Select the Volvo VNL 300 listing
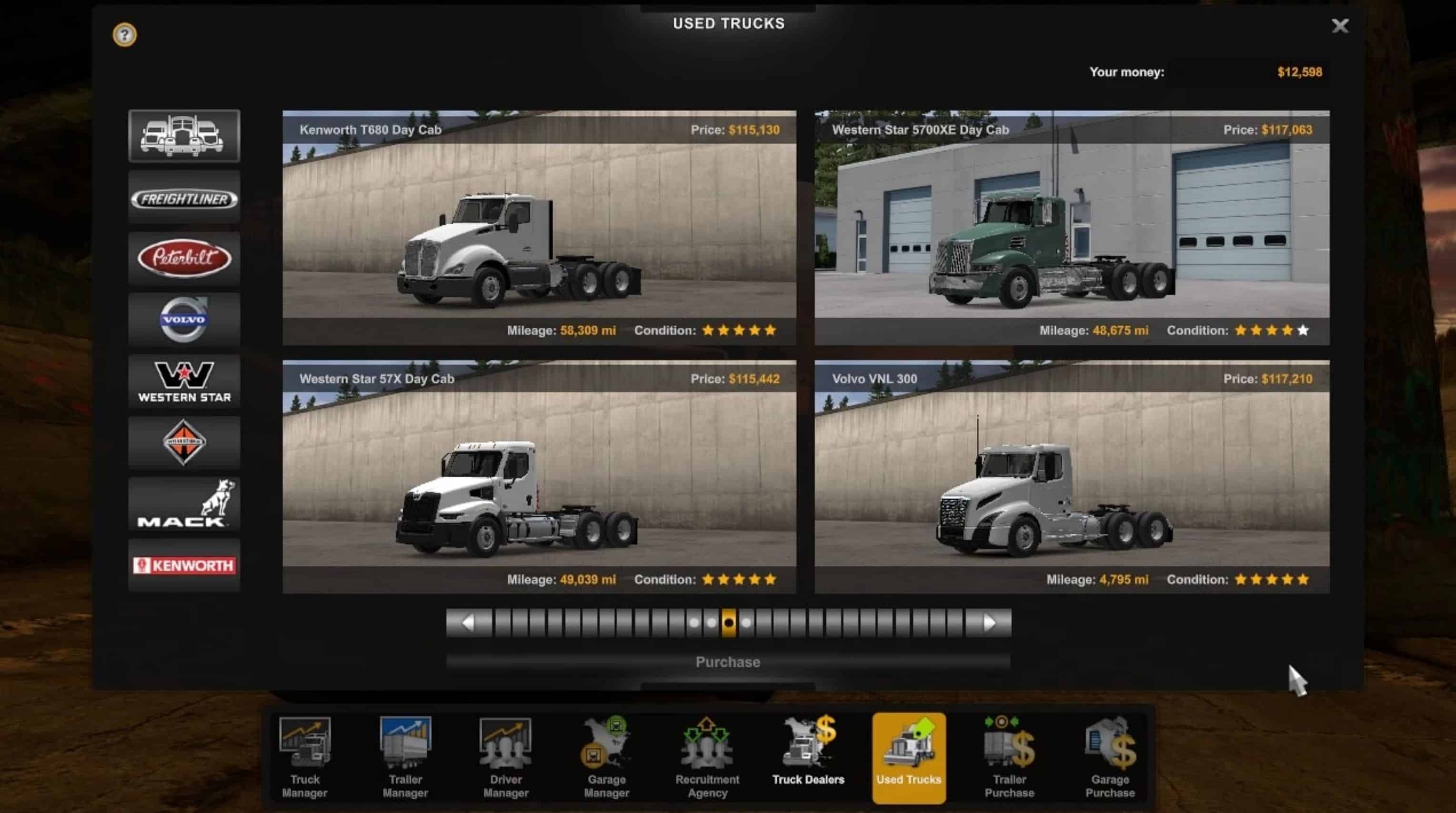The height and width of the screenshot is (813, 1456). click(x=1072, y=477)
